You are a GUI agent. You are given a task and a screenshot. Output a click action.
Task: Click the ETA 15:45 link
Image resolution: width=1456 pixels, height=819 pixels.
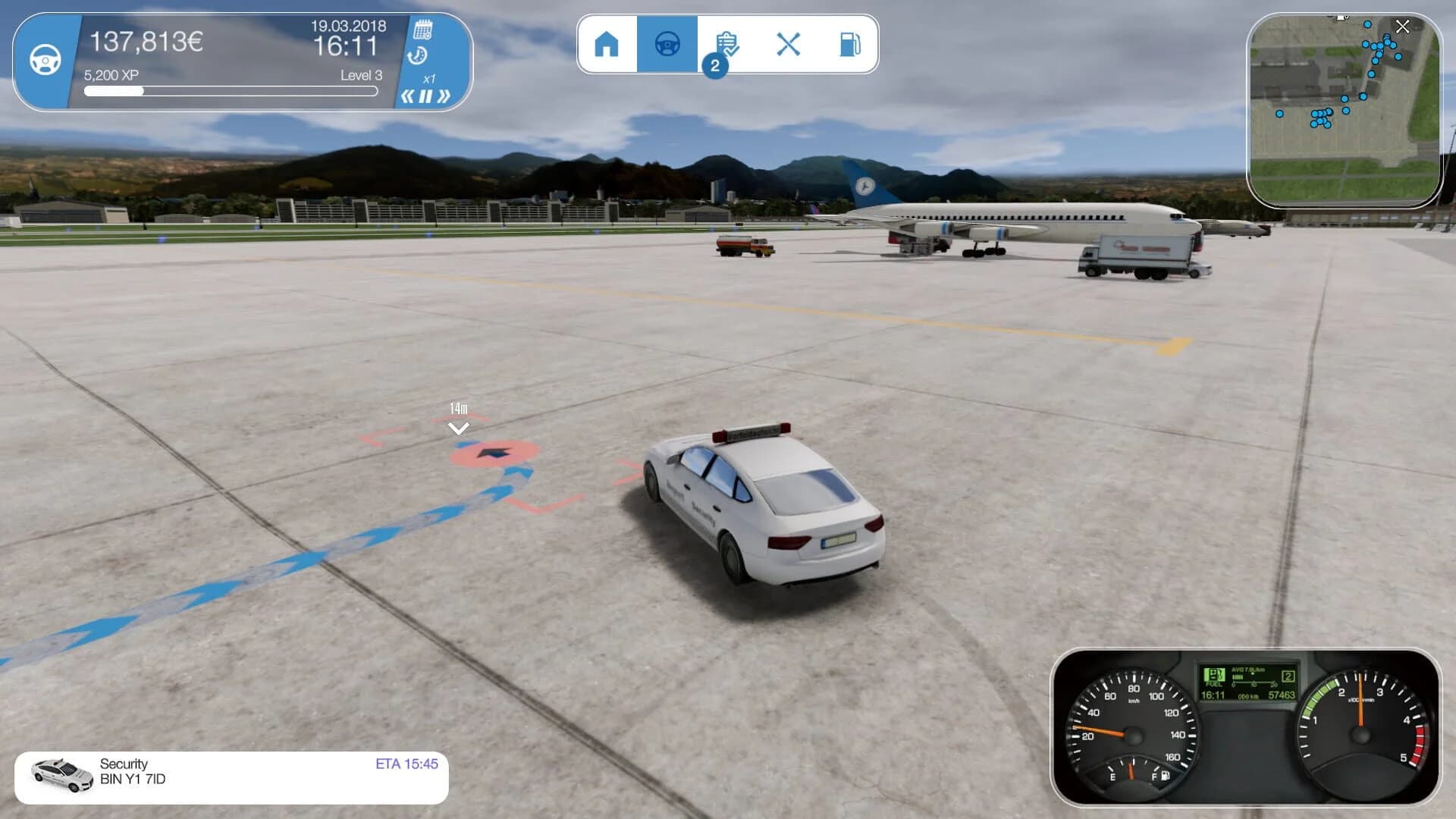(406, 764)
